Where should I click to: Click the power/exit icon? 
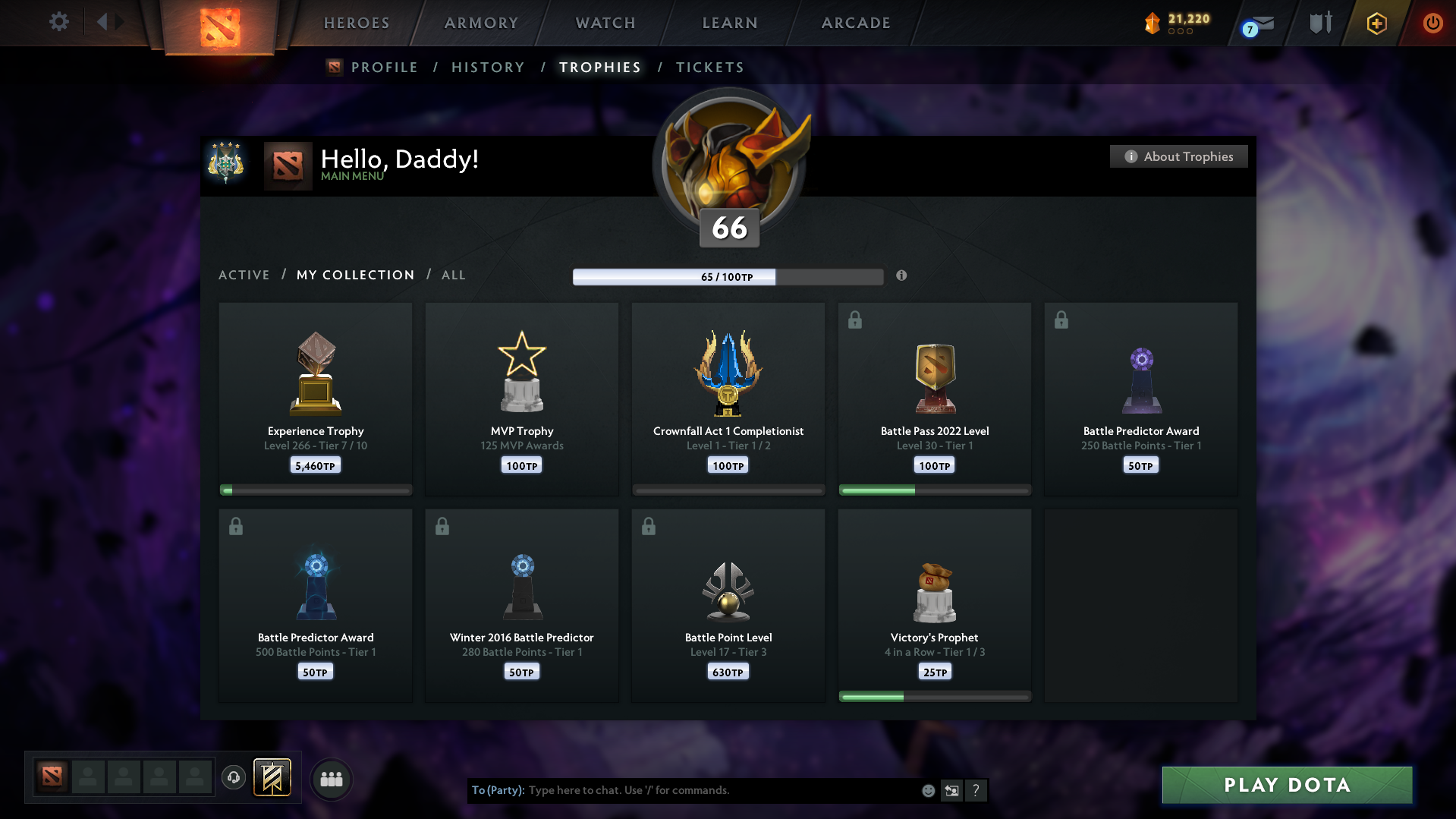(1432, 23)
